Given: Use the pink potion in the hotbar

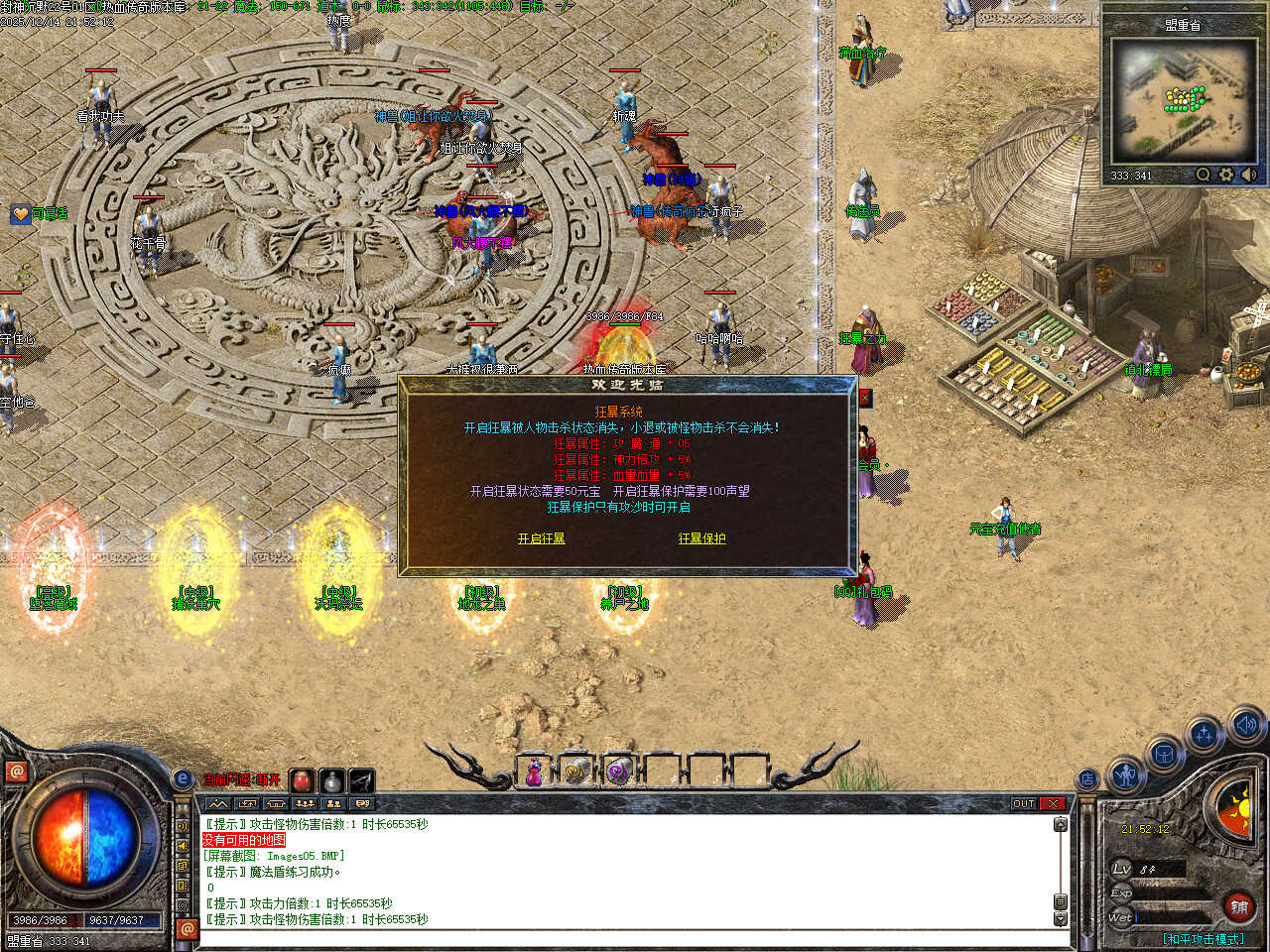Looking at the screenshot, I should click(x=534, y=772).
